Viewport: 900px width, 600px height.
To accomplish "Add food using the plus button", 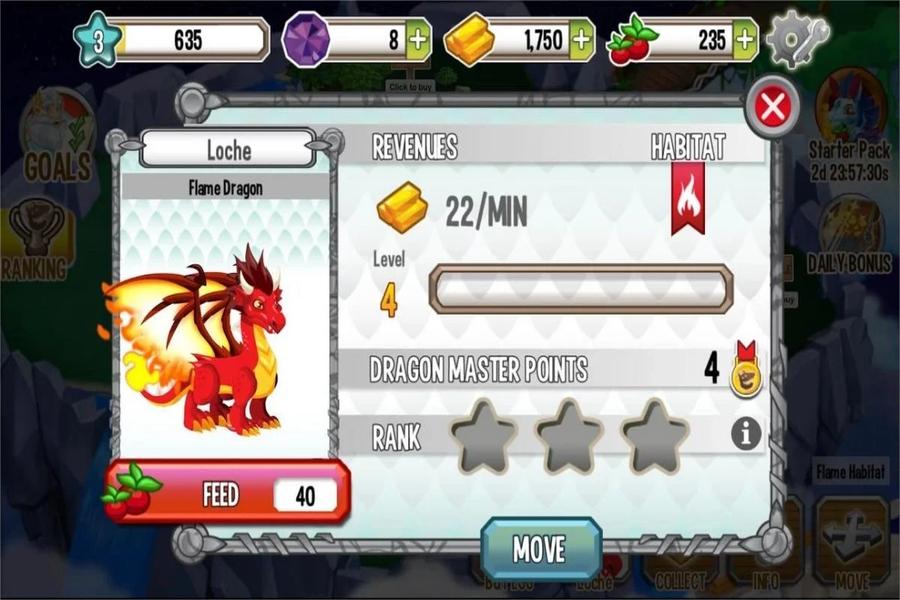I will click(745, 40).
